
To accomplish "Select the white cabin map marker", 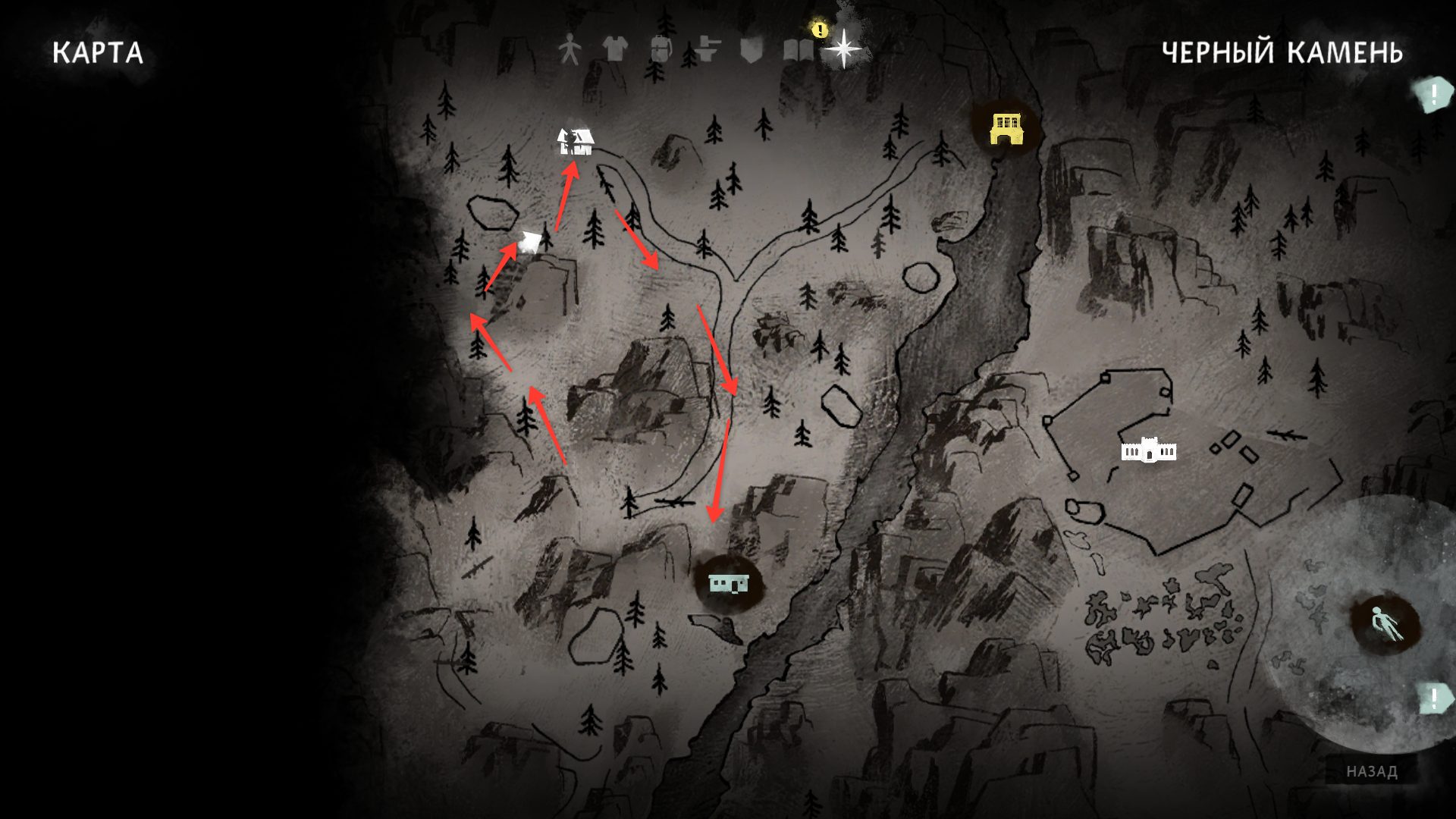I will [576, 142].
